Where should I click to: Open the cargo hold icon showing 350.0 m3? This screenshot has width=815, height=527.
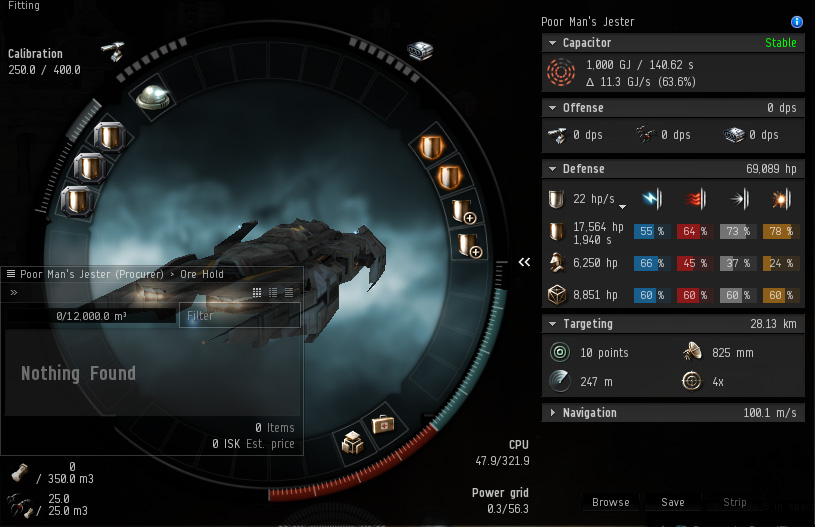[x=18, y=473]
